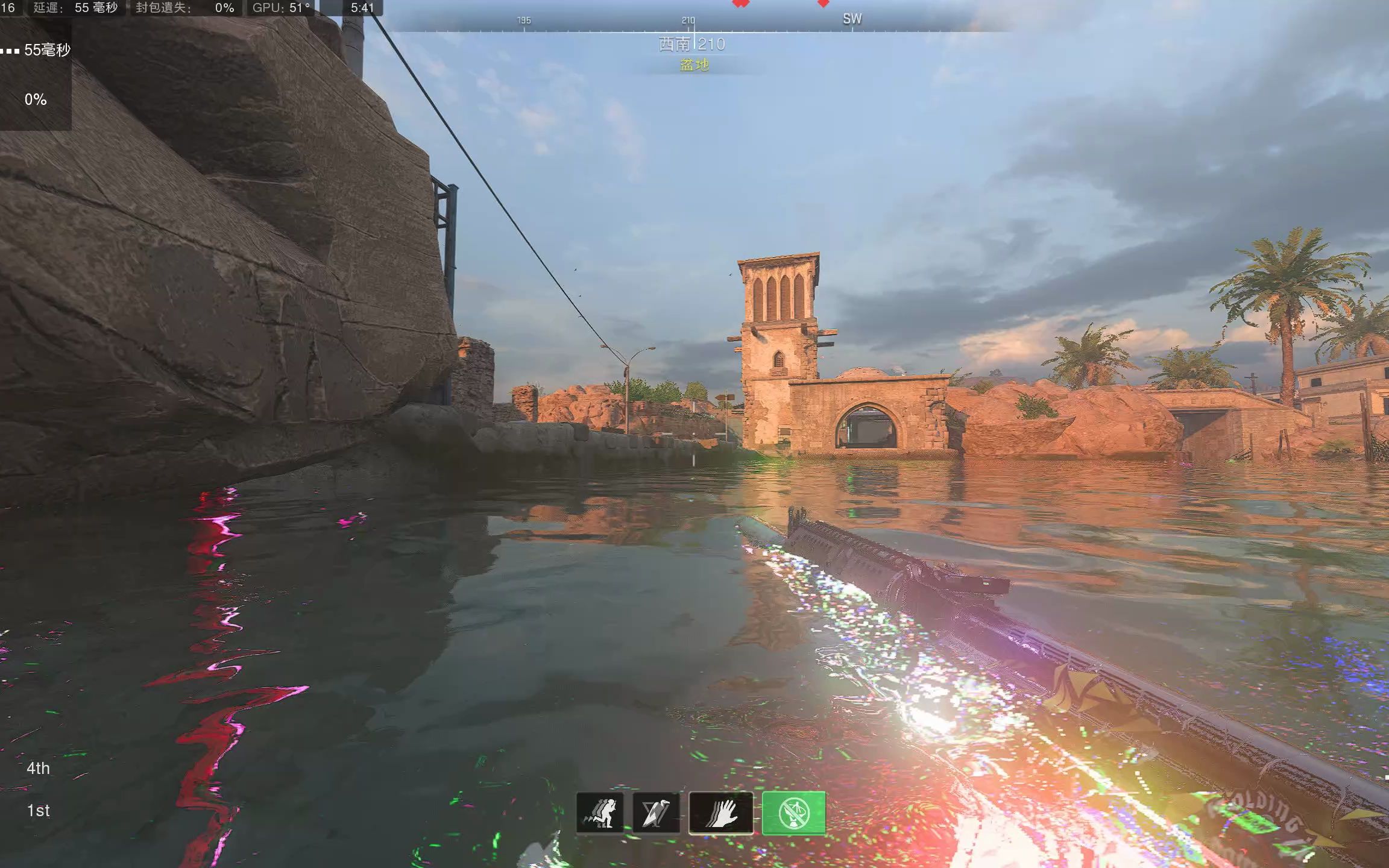This screenshot has height=868, width=1389.
Task: Select the Fast Hands perk icon
Action: tap(723, 813)
